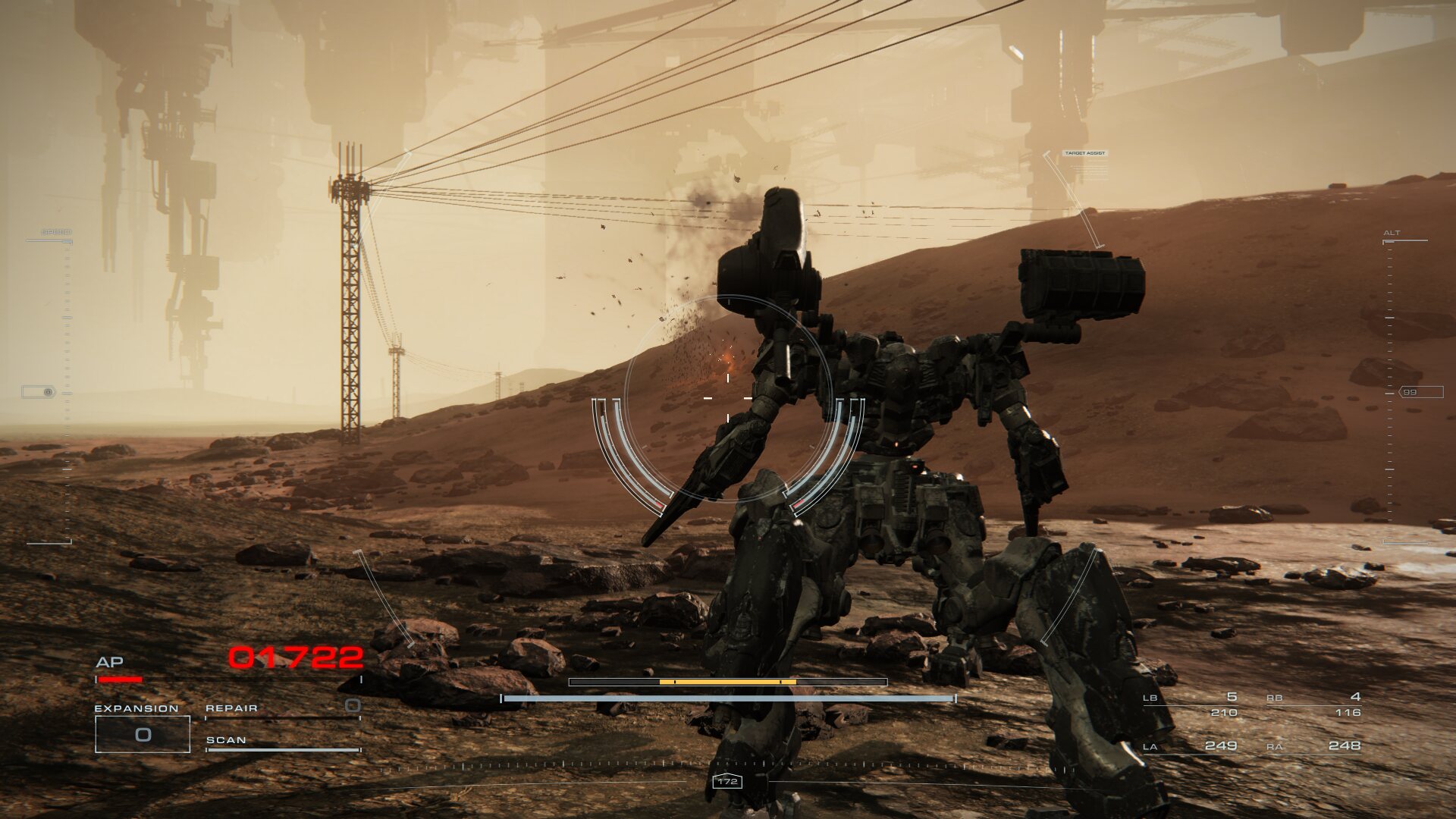Image resolution: width=1456 pixels, height=819 pixels.
Task: Click the compass heading marker
Action: (727, 781)
